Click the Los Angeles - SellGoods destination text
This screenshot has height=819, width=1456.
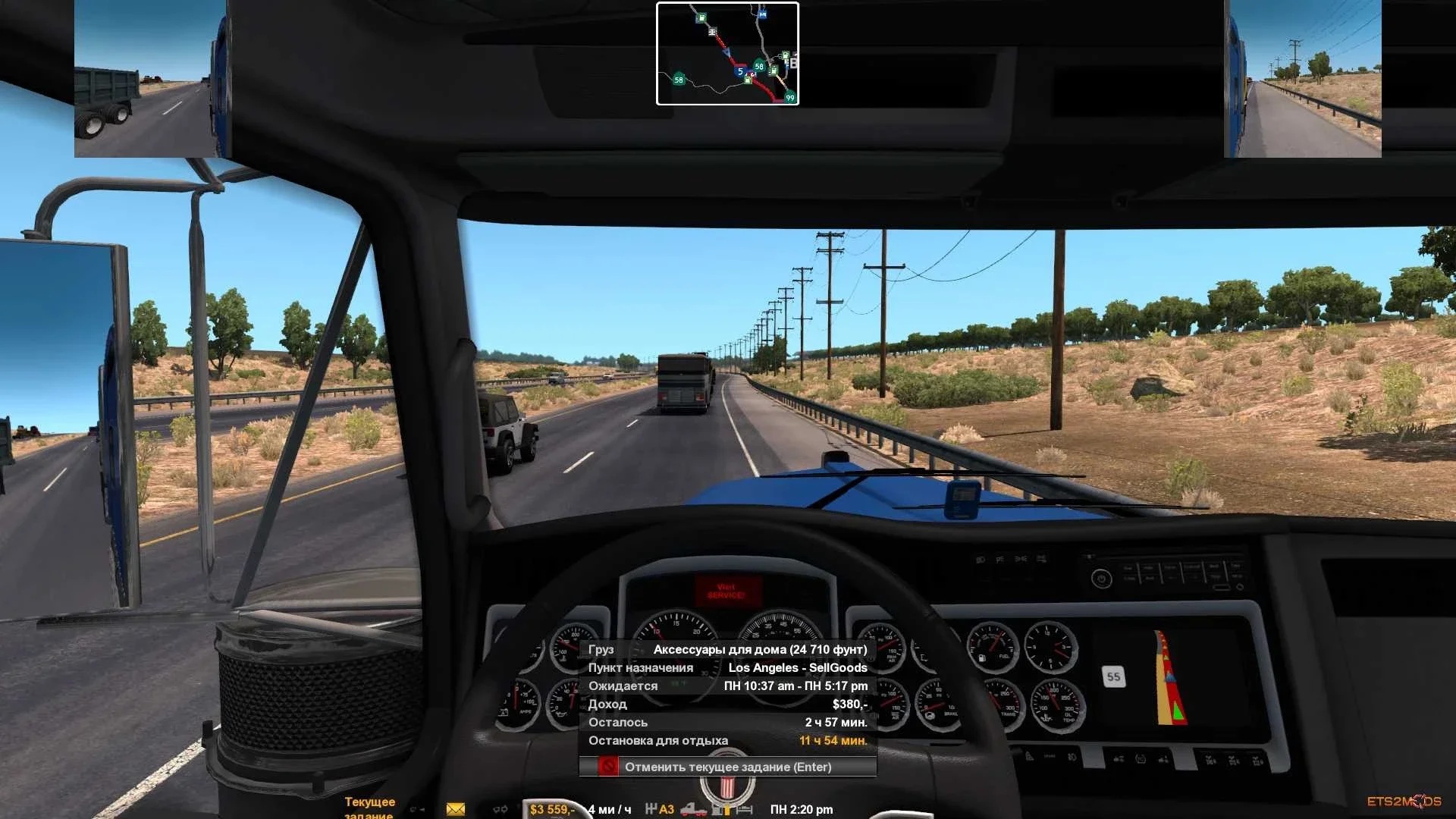[x=799, y=667]
